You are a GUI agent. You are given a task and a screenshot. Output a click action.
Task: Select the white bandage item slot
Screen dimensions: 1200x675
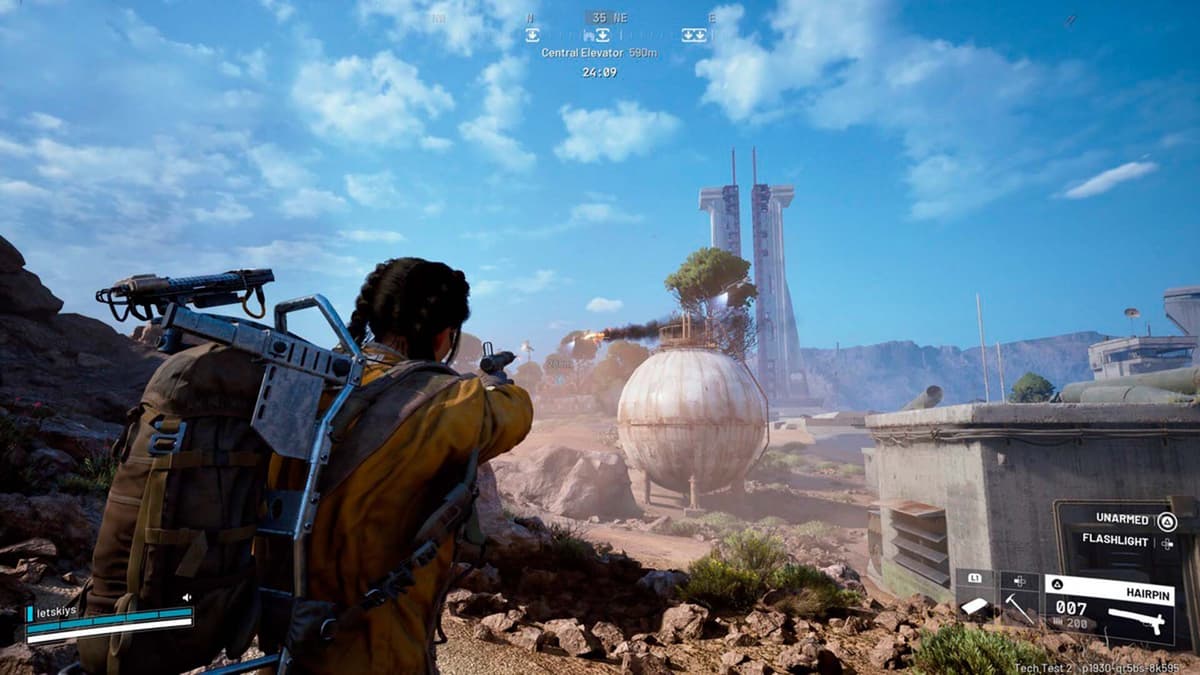coord(974,604)
